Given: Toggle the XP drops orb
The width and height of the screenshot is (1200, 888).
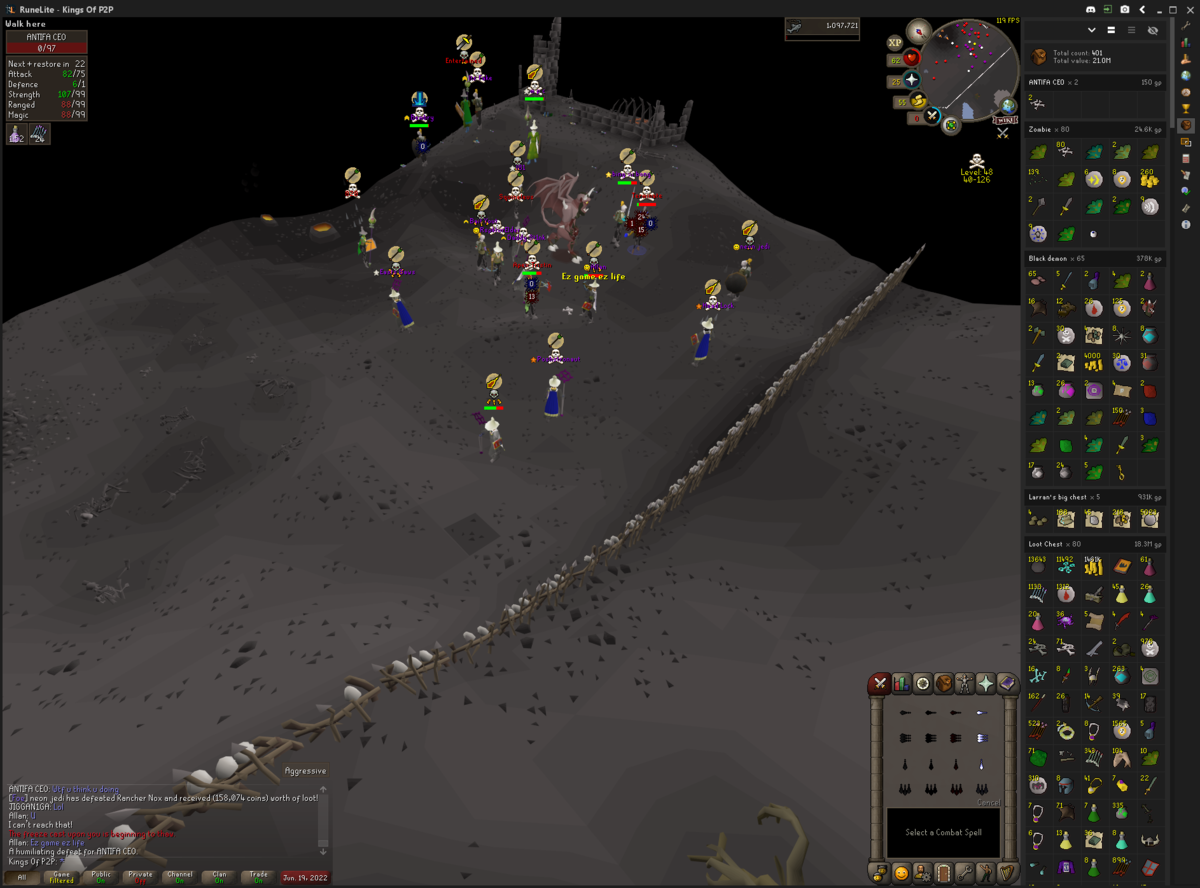Looking at the screenshot, I should pos(896,43).
